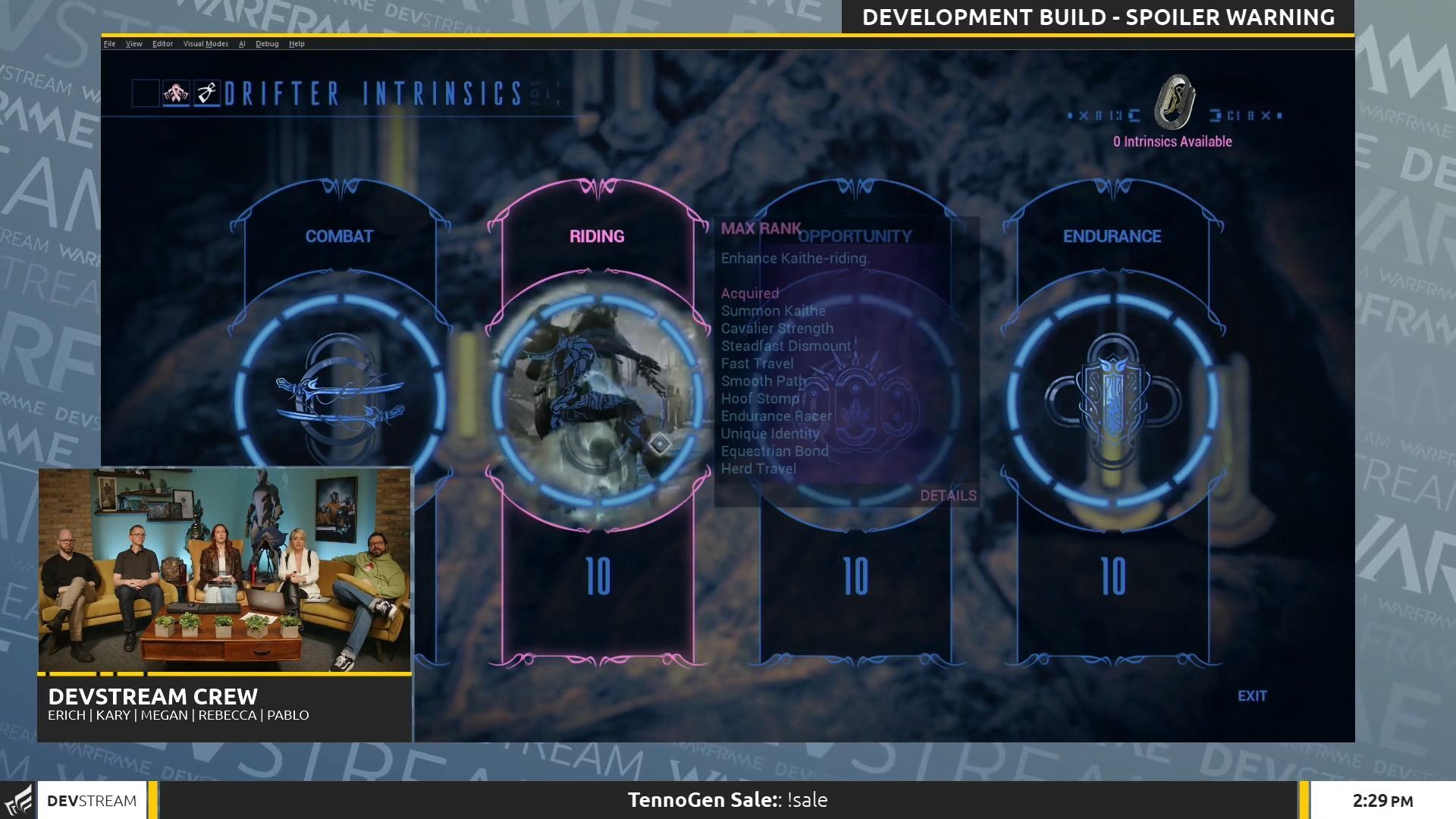
Task: Open the AI menu
Action: coord(242,43)
